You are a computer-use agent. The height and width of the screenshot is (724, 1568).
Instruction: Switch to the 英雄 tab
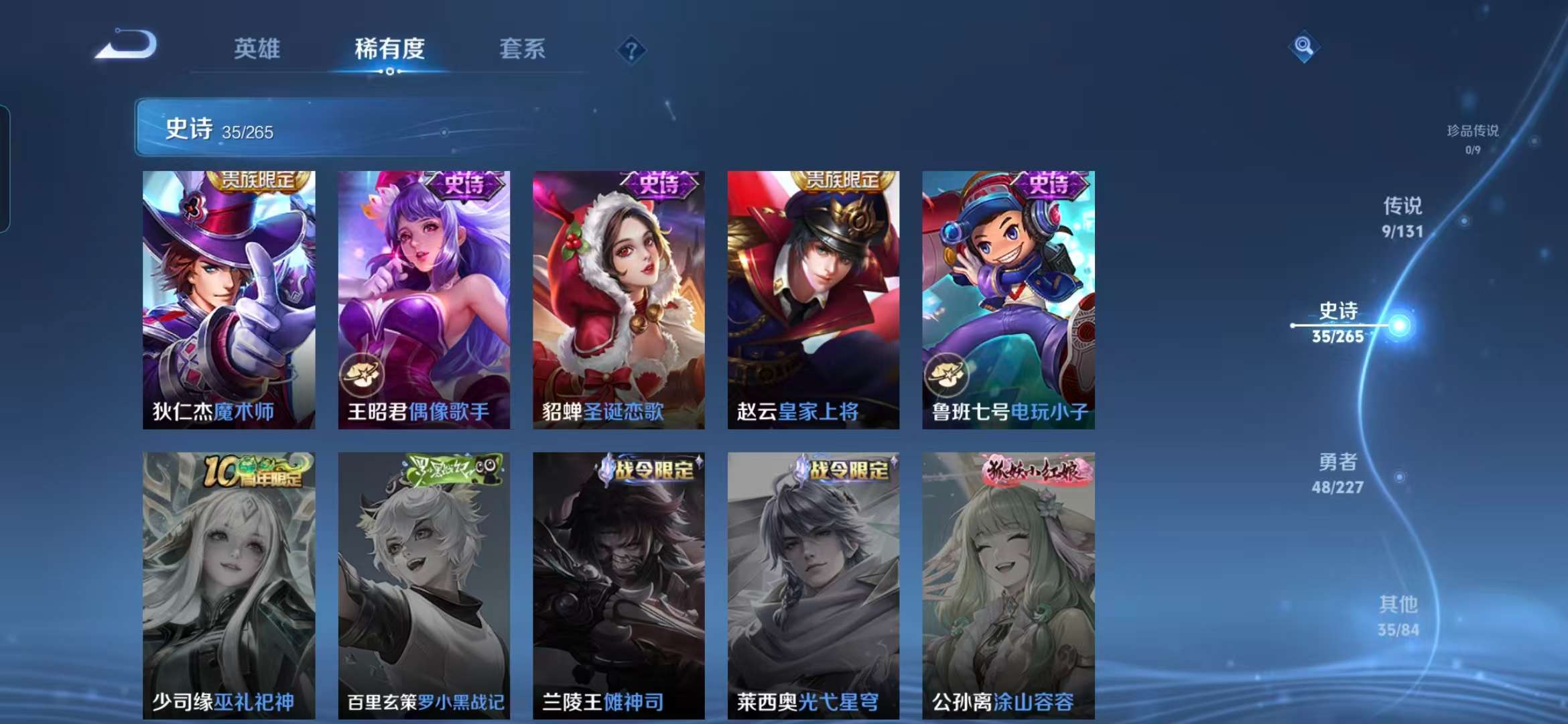pyautogui.click(x=257, y=49)
